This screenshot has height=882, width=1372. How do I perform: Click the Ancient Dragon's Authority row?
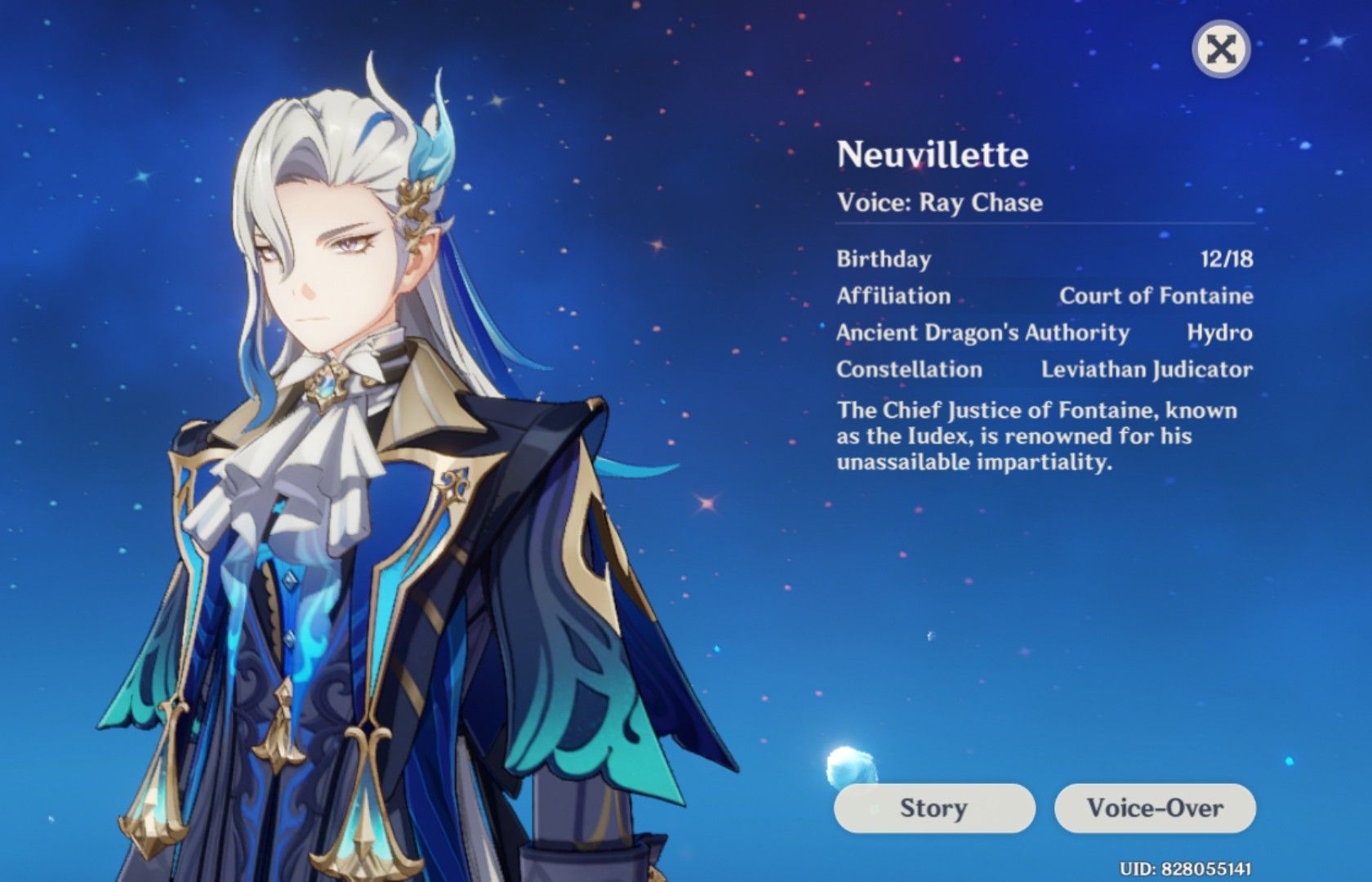point(980,333)
